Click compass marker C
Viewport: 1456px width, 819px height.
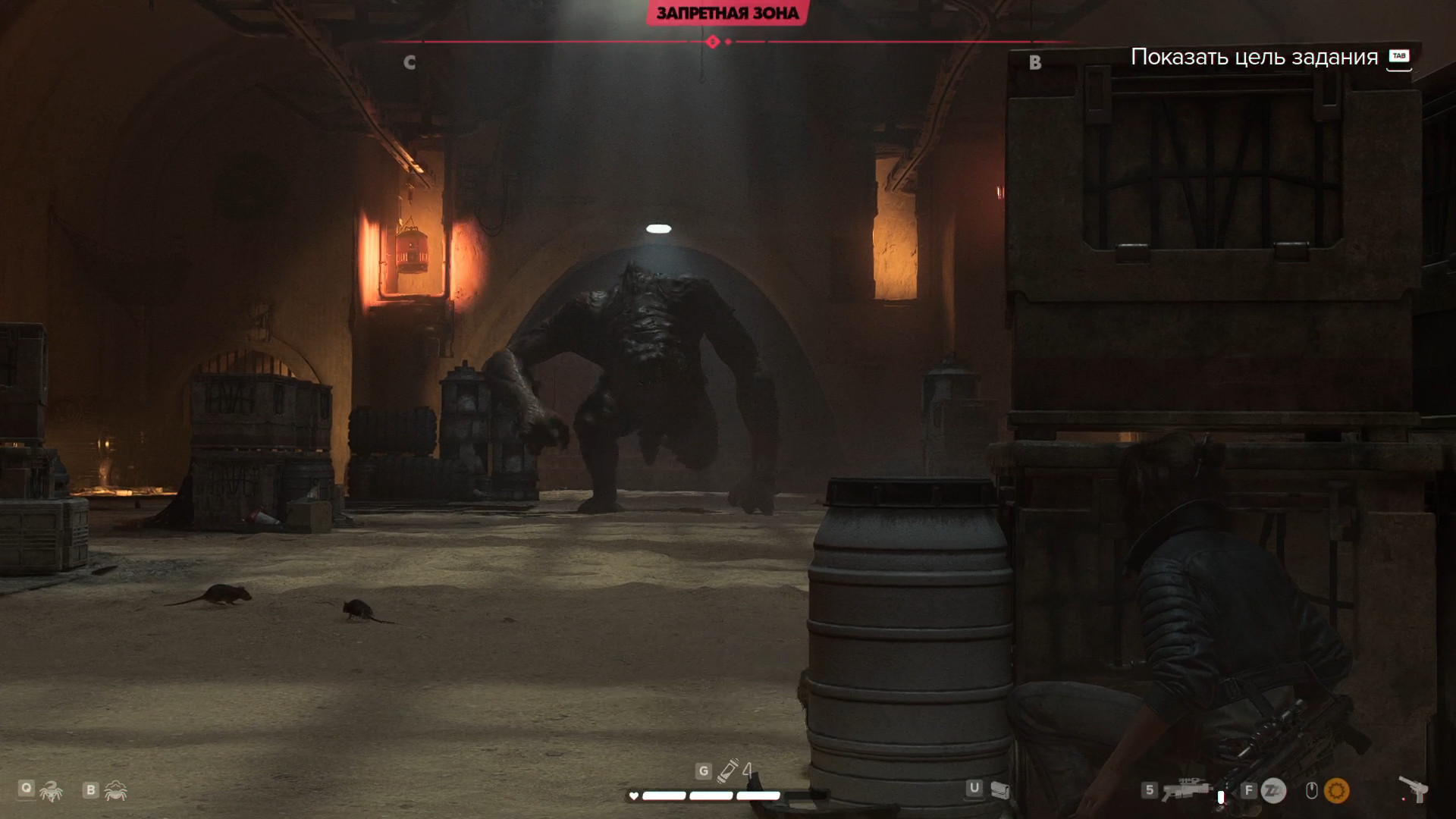coord(409,63)
